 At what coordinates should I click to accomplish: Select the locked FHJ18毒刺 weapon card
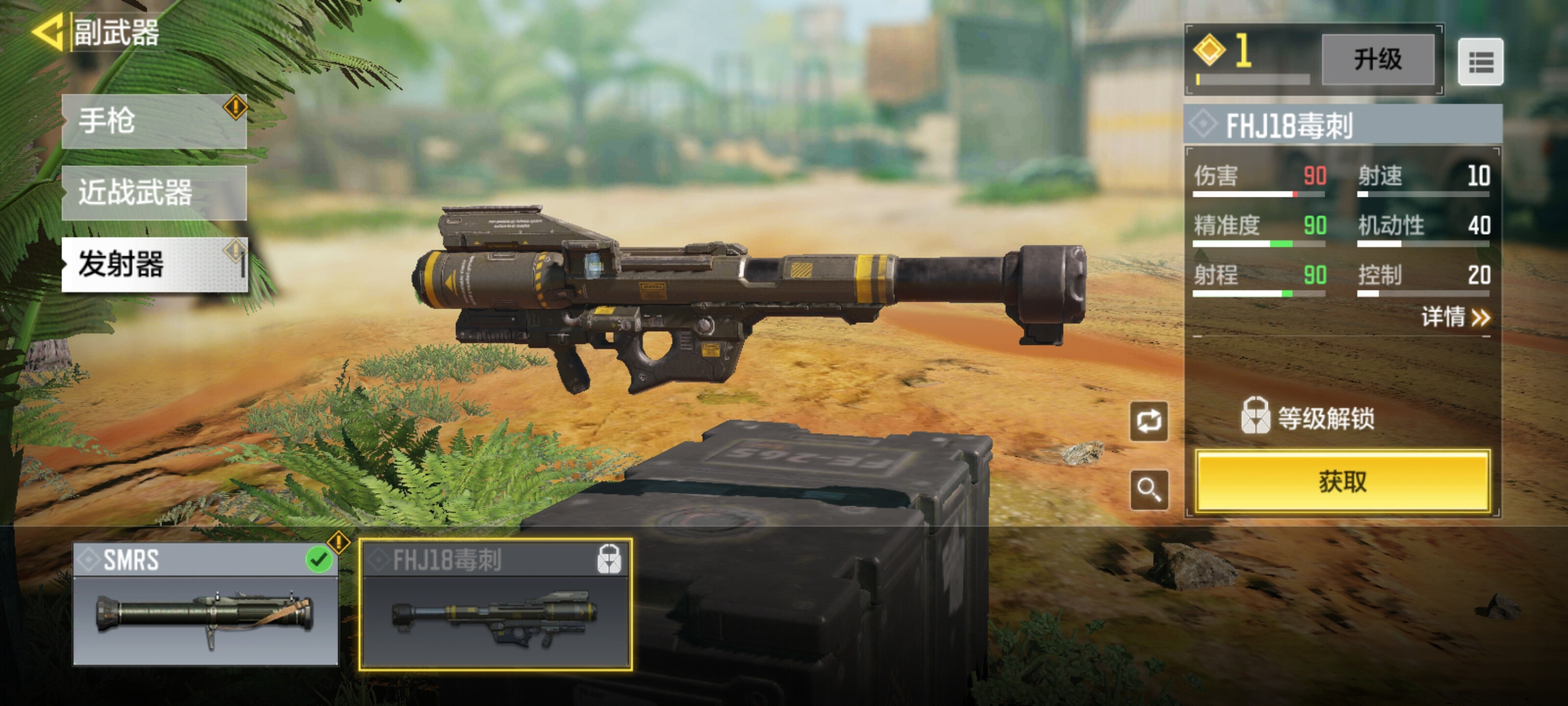(496, 605)
